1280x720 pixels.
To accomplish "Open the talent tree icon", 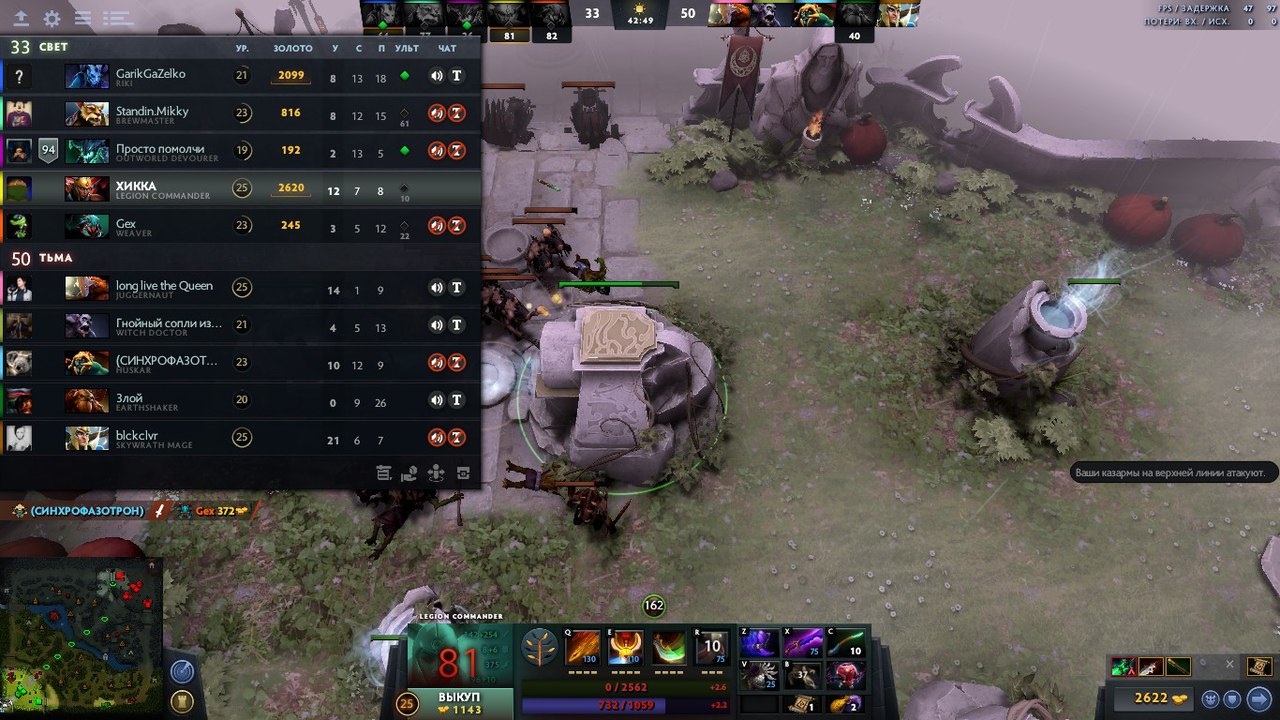I will pos(540,649).
